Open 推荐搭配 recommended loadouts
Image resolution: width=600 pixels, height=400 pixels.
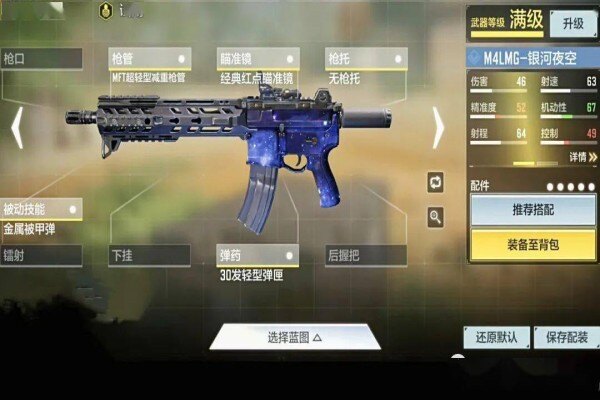[532, 211]
